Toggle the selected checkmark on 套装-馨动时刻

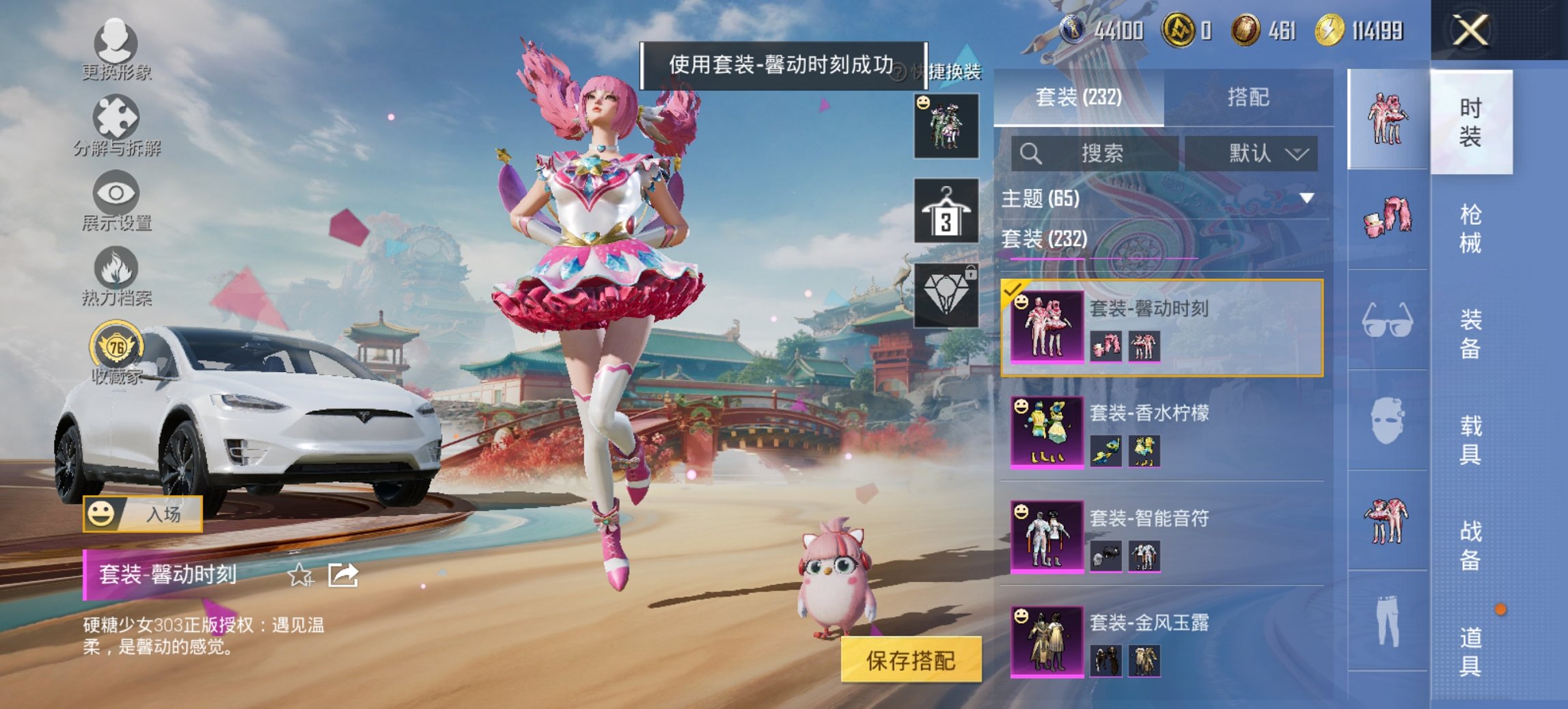[1010, 291]
